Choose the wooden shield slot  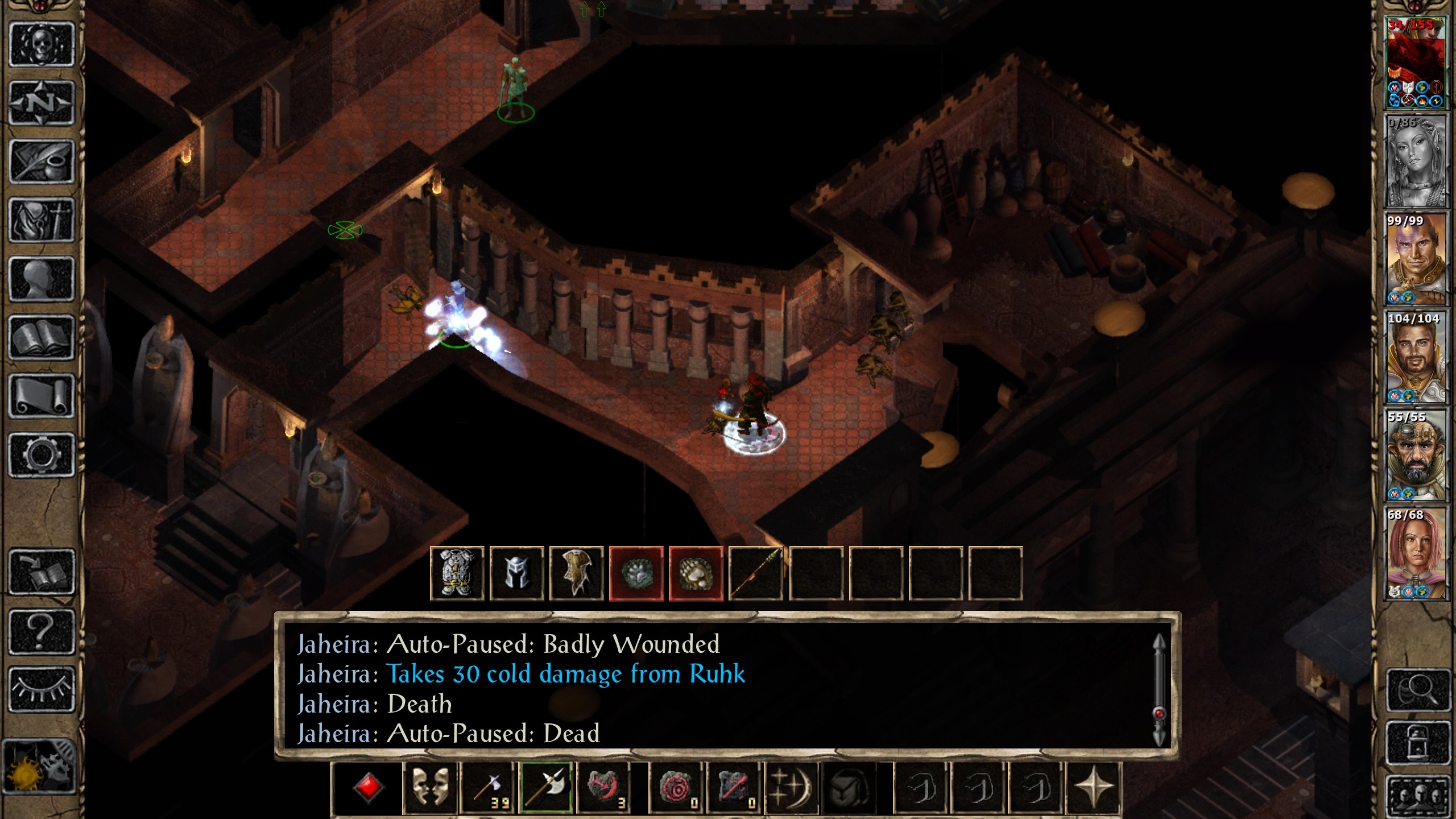click(x=577, y=573)
